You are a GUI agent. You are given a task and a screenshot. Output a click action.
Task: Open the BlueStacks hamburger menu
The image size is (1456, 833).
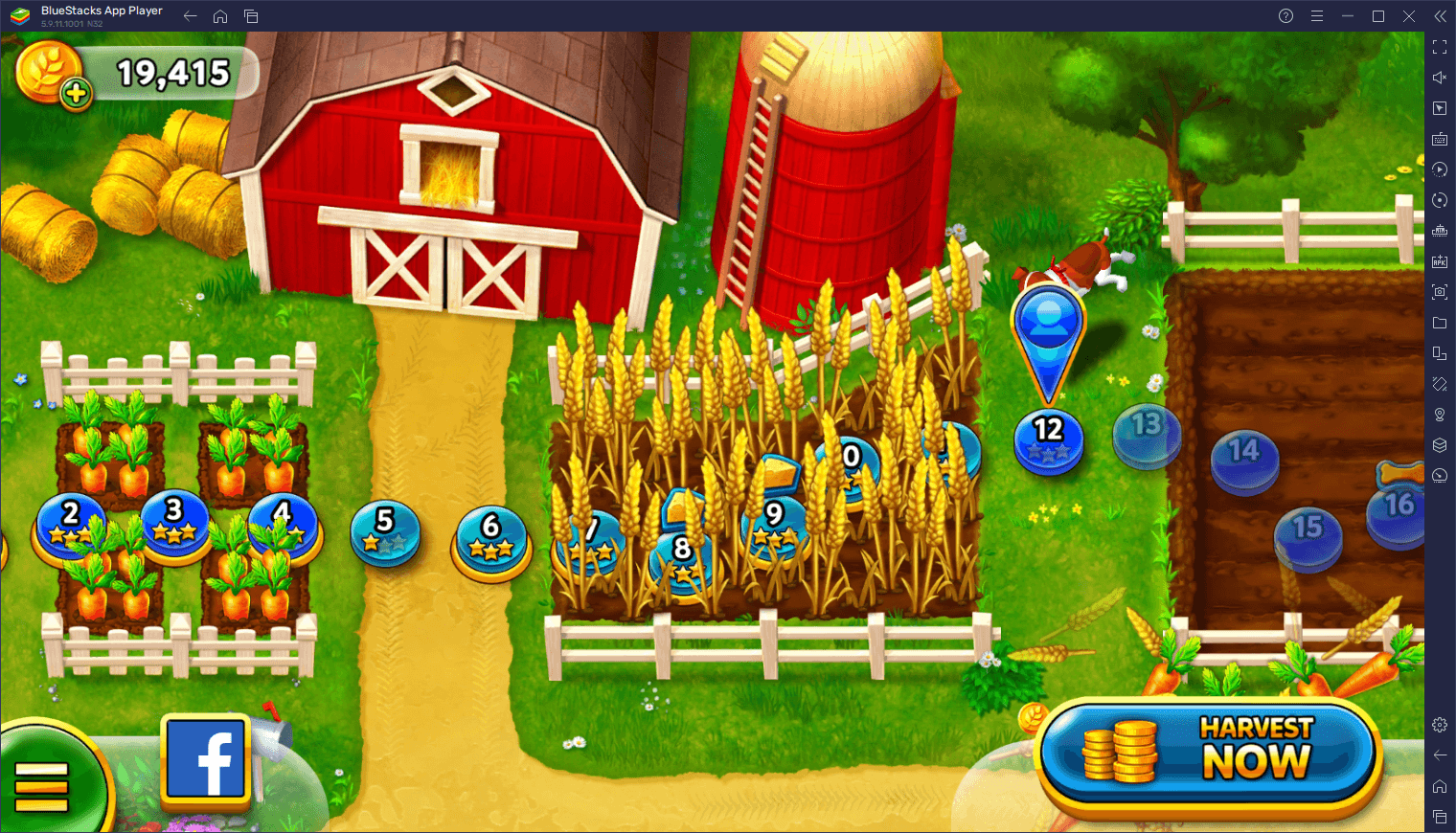pos(1317,15)
